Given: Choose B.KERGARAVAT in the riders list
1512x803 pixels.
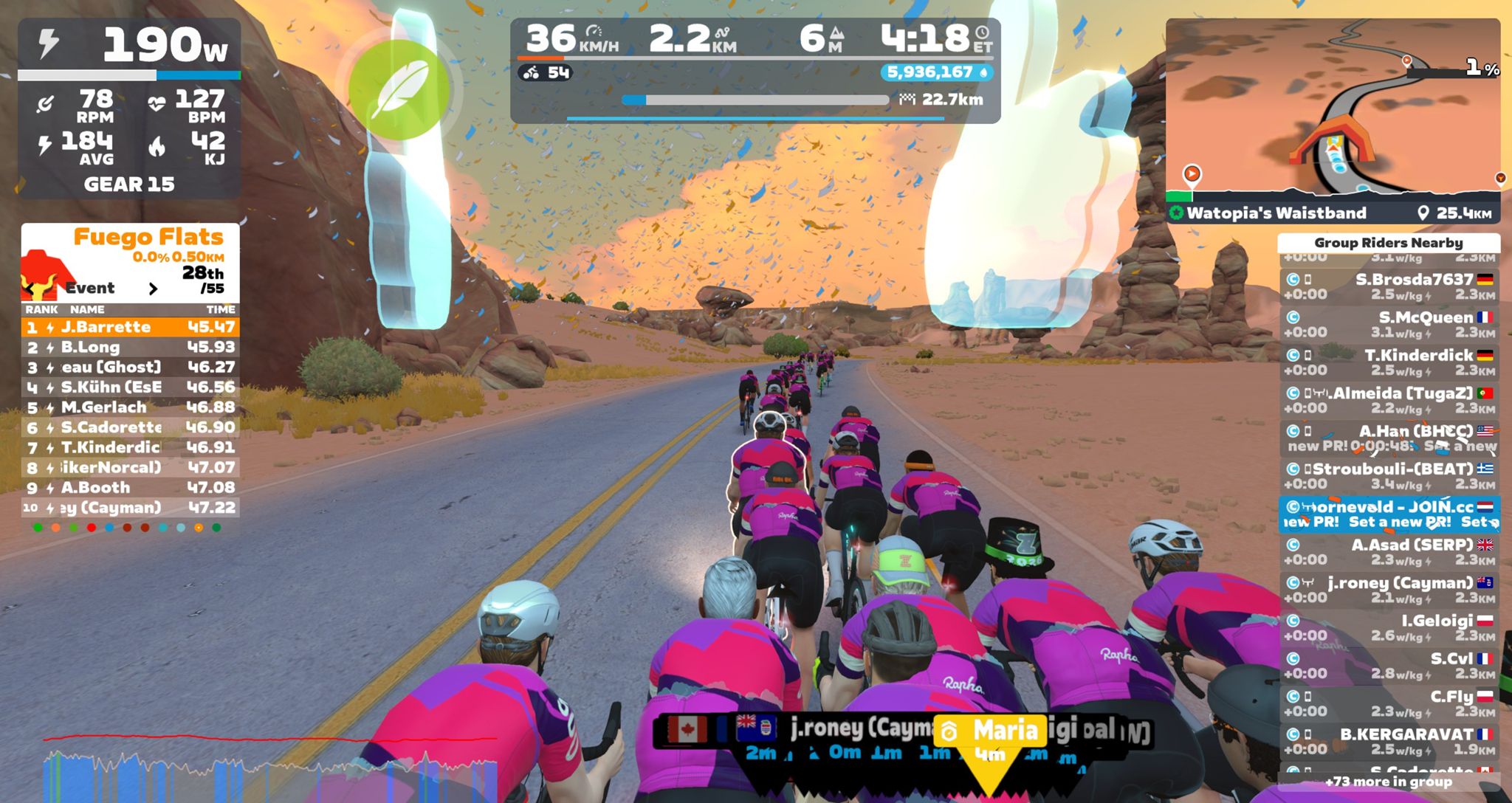Looking at the screenshot, I should point(1389,741).
